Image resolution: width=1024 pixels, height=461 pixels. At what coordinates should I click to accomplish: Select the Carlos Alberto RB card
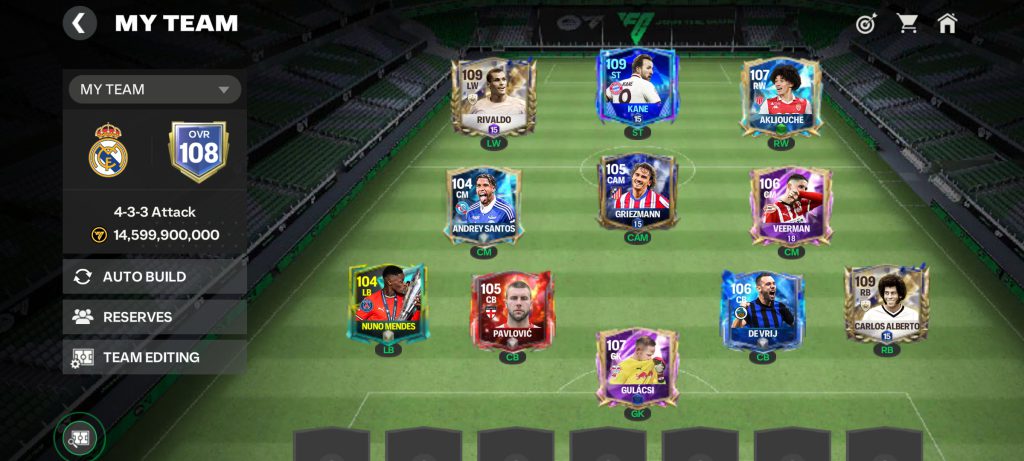coord(886,303)
